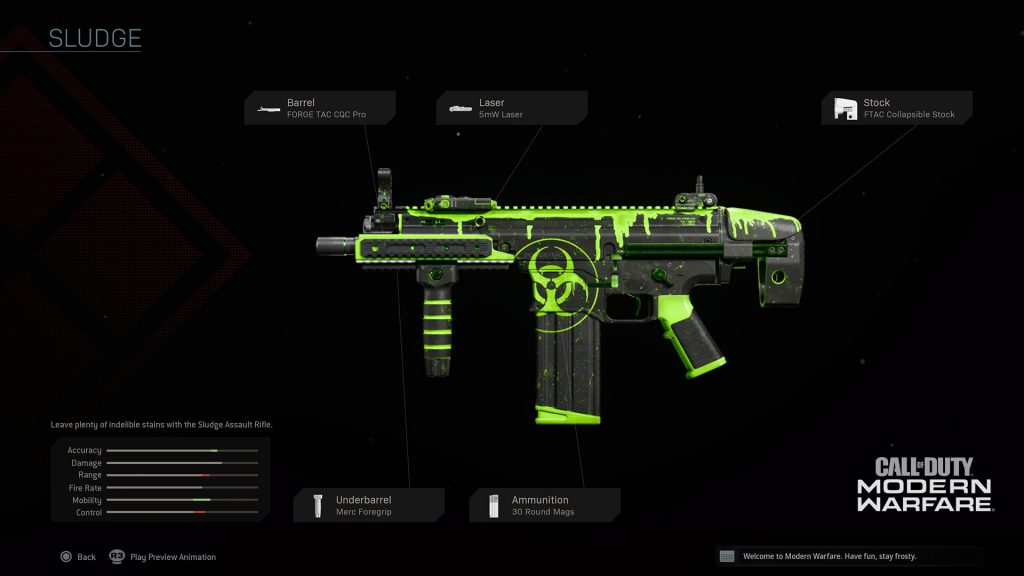Open the Ammunition 30 Round Mags slot
Image resolution: width=1024 pixels, height=576 pixels.
click(x=544, y=505)
